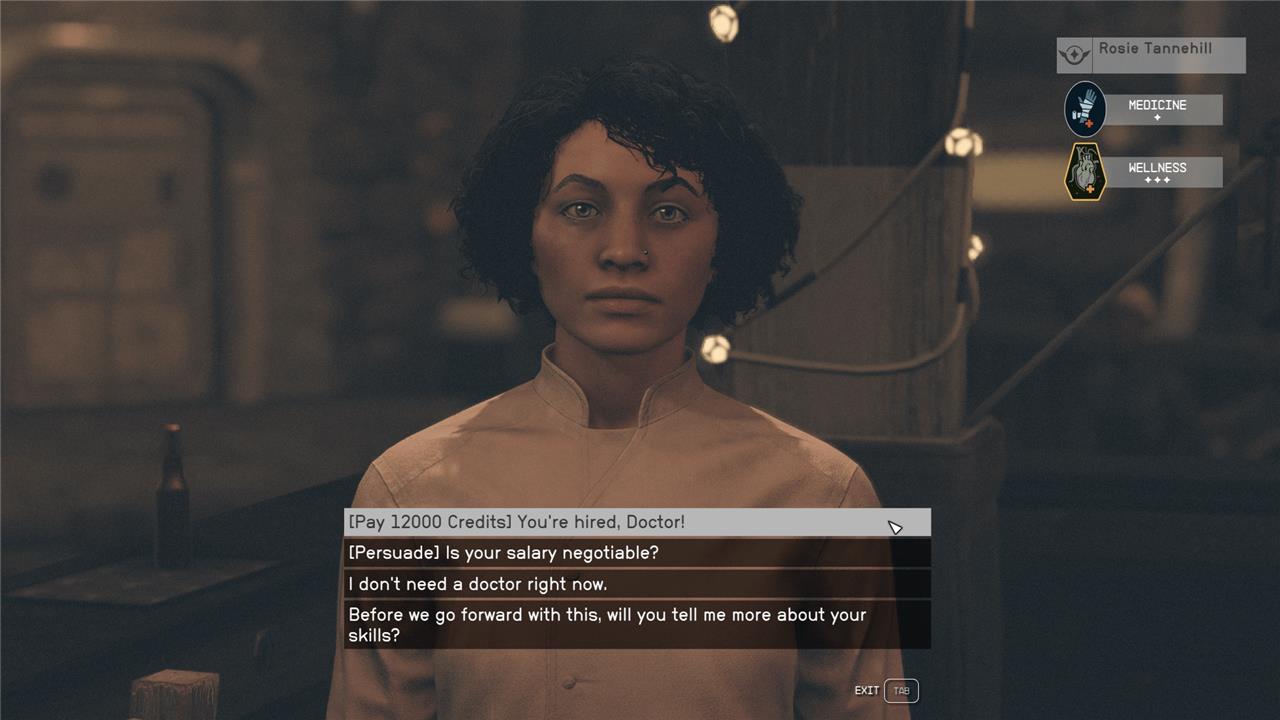Click the Wellness skill badge

click(x=1086, y=172)
